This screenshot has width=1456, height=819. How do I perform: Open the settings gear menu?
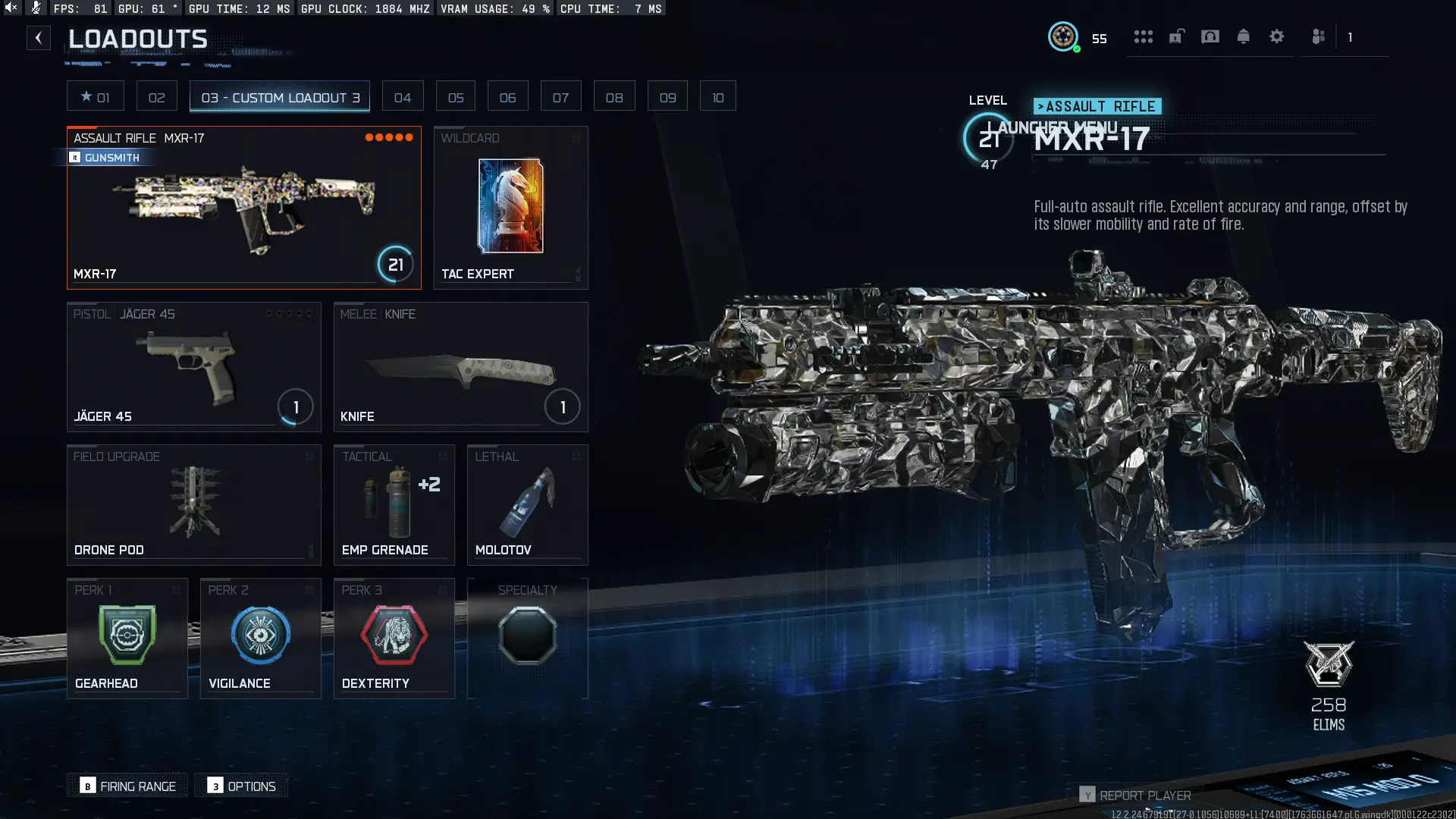[1277, 36]
